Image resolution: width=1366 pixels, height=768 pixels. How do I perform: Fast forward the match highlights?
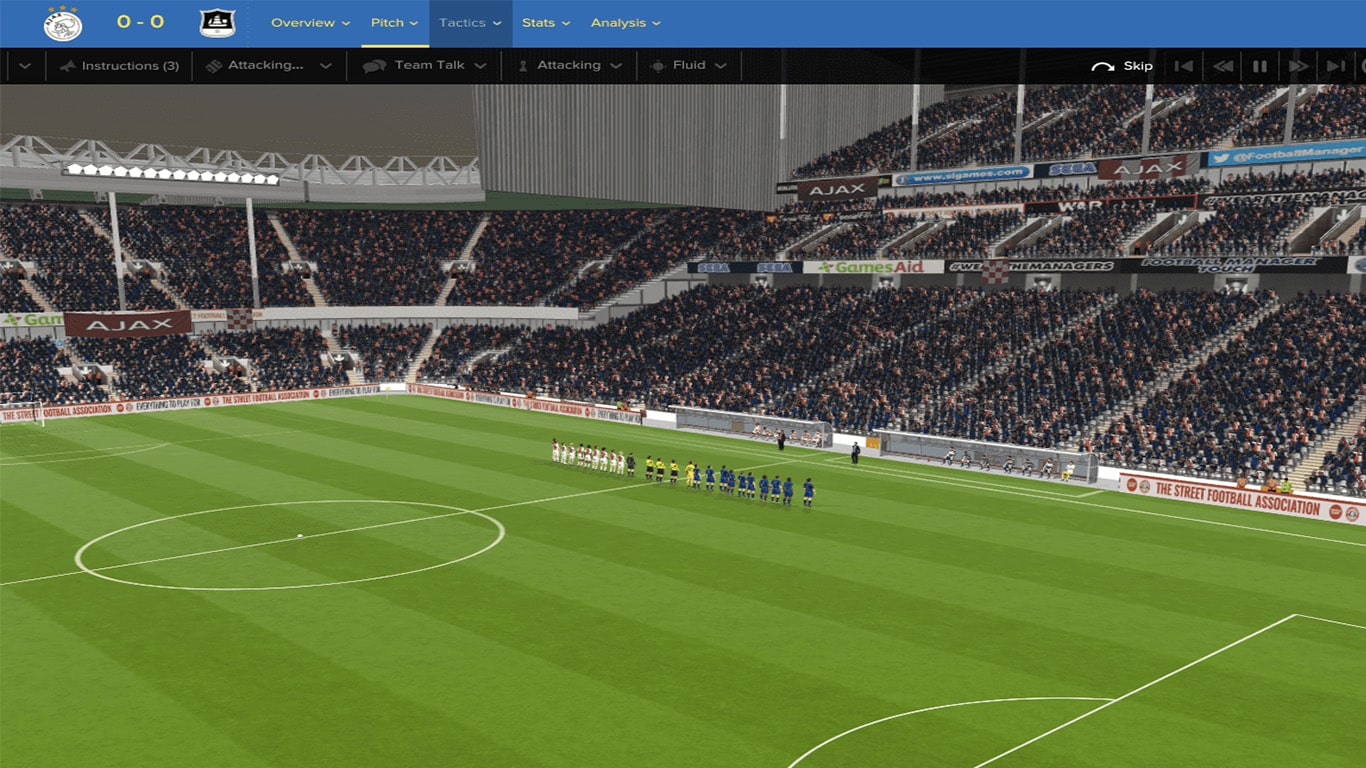click(1297, 65)
